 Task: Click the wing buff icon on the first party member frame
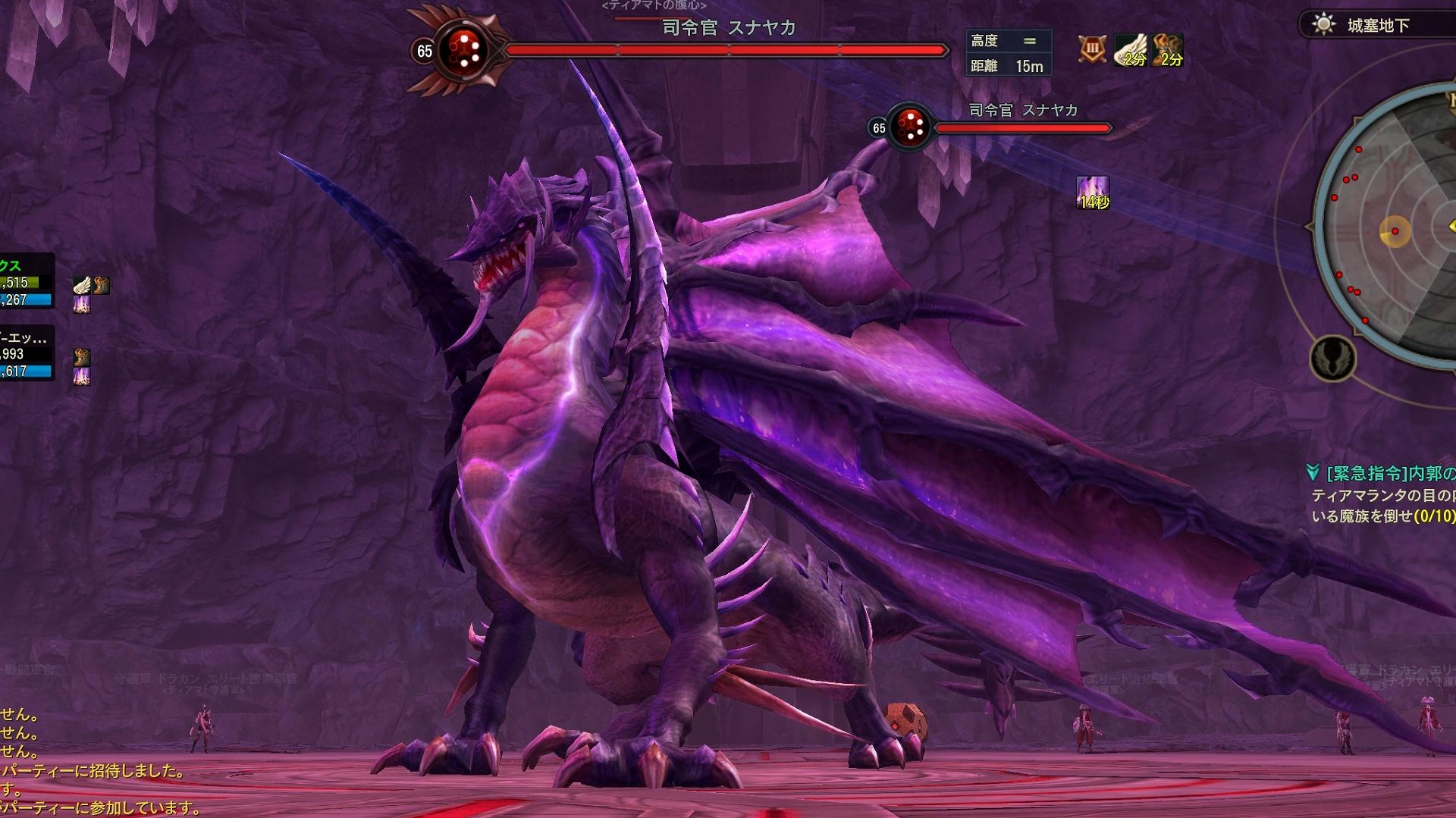click(82, 286)
